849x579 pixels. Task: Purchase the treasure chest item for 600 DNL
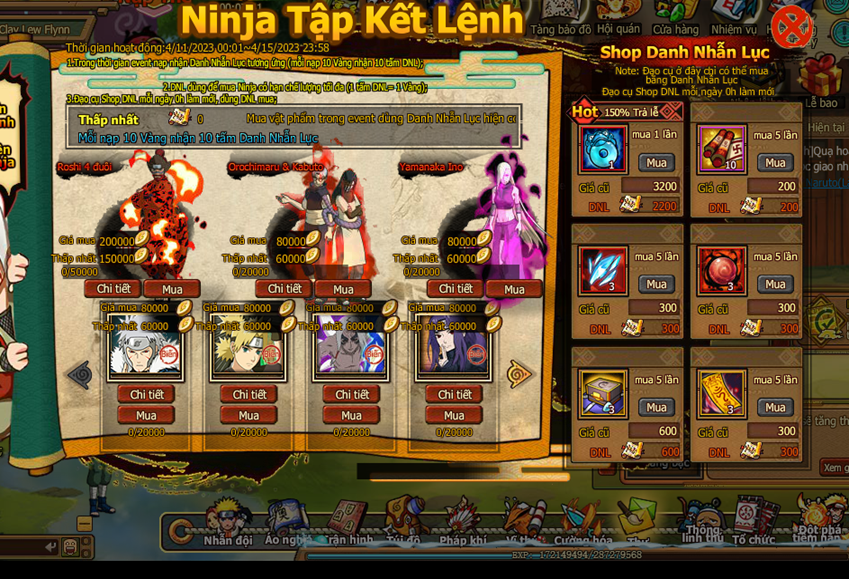click(x=656, y=407)
